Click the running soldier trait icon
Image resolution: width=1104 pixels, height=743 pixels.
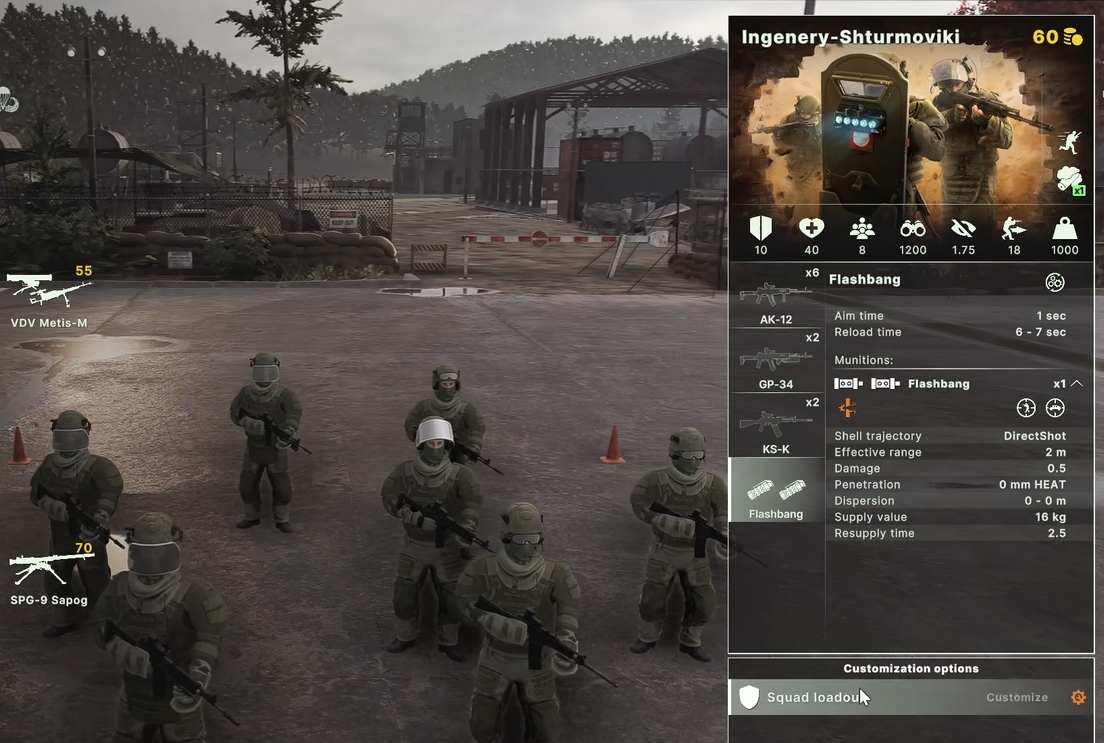pyautogui.click(x=1069, y=142)
